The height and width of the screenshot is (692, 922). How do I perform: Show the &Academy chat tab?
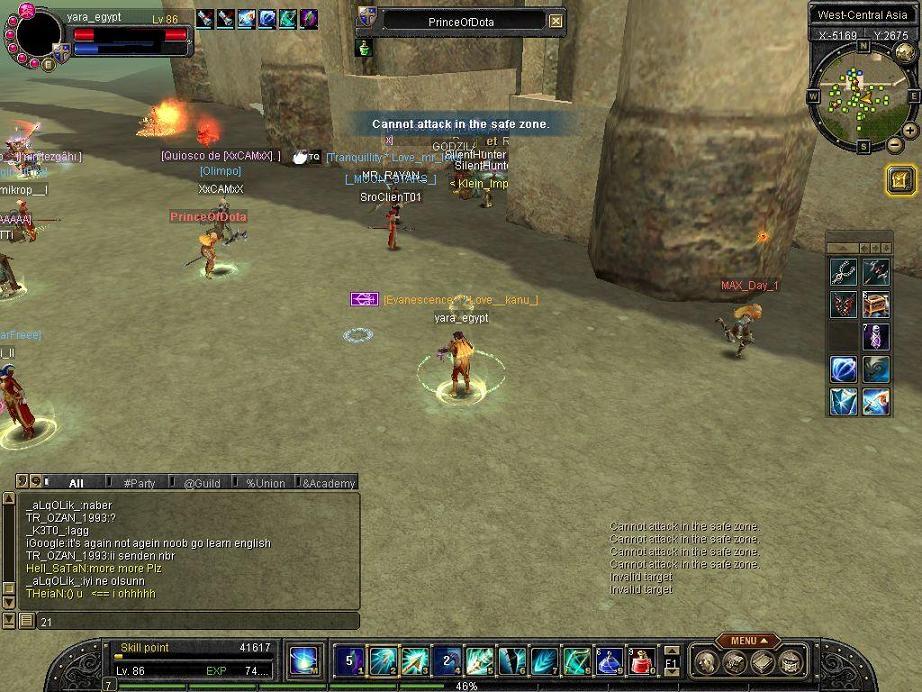click(328, 483)
